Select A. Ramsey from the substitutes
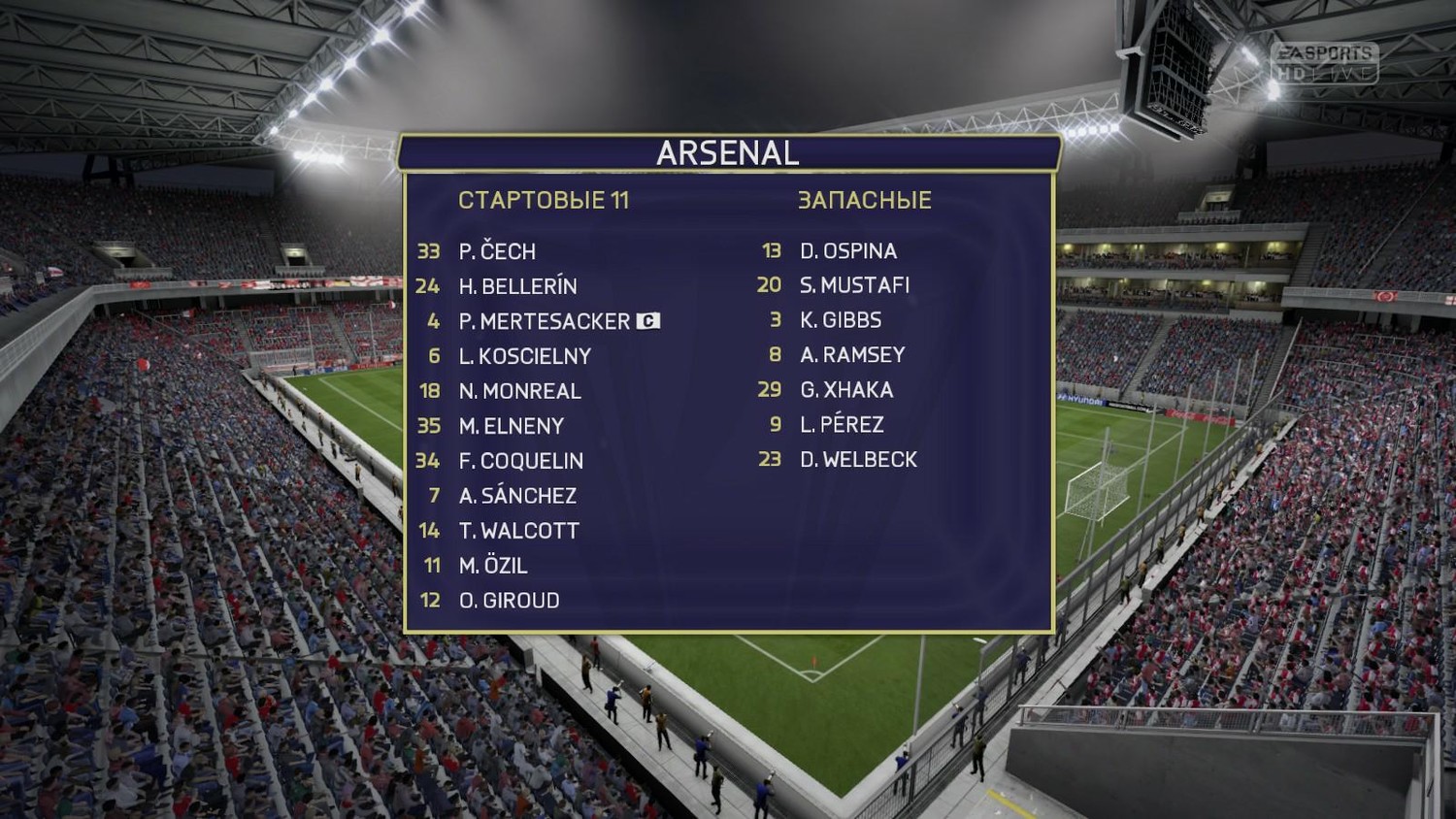This screenshot has height=819, width=1456. tap(852, 355)
